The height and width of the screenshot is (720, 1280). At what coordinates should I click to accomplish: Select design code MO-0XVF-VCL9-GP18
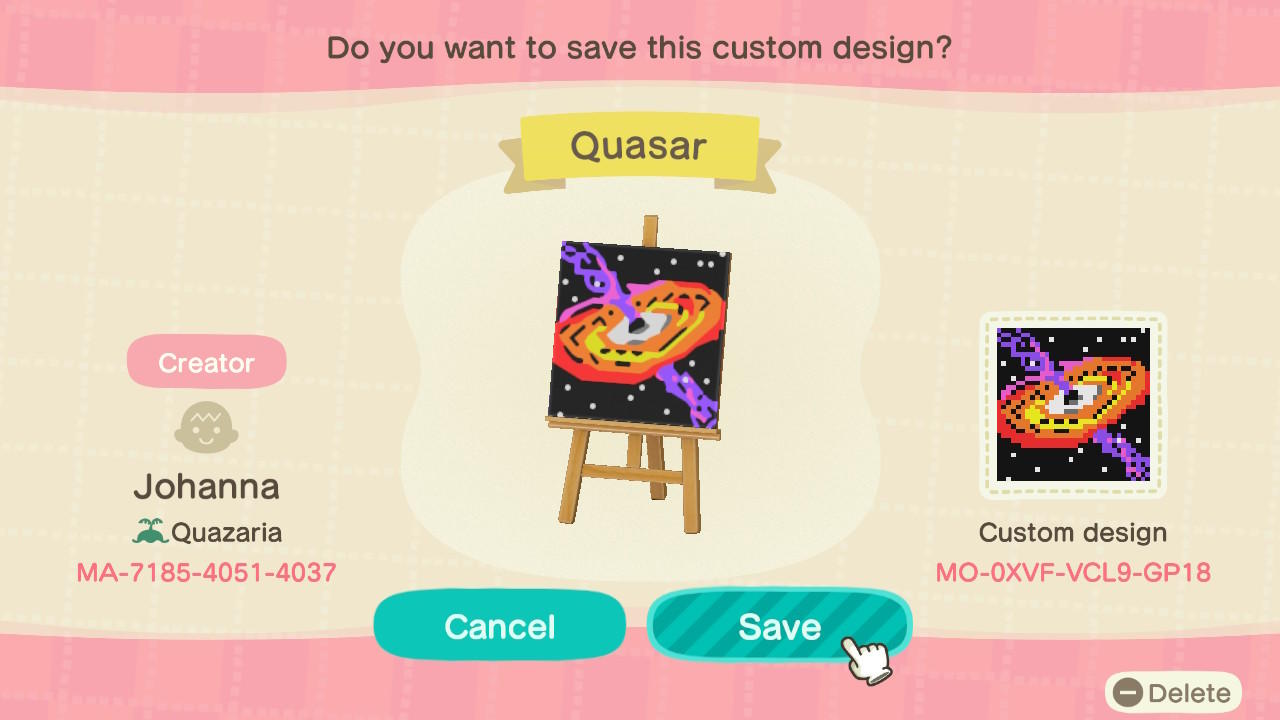tap(1073, 572)
